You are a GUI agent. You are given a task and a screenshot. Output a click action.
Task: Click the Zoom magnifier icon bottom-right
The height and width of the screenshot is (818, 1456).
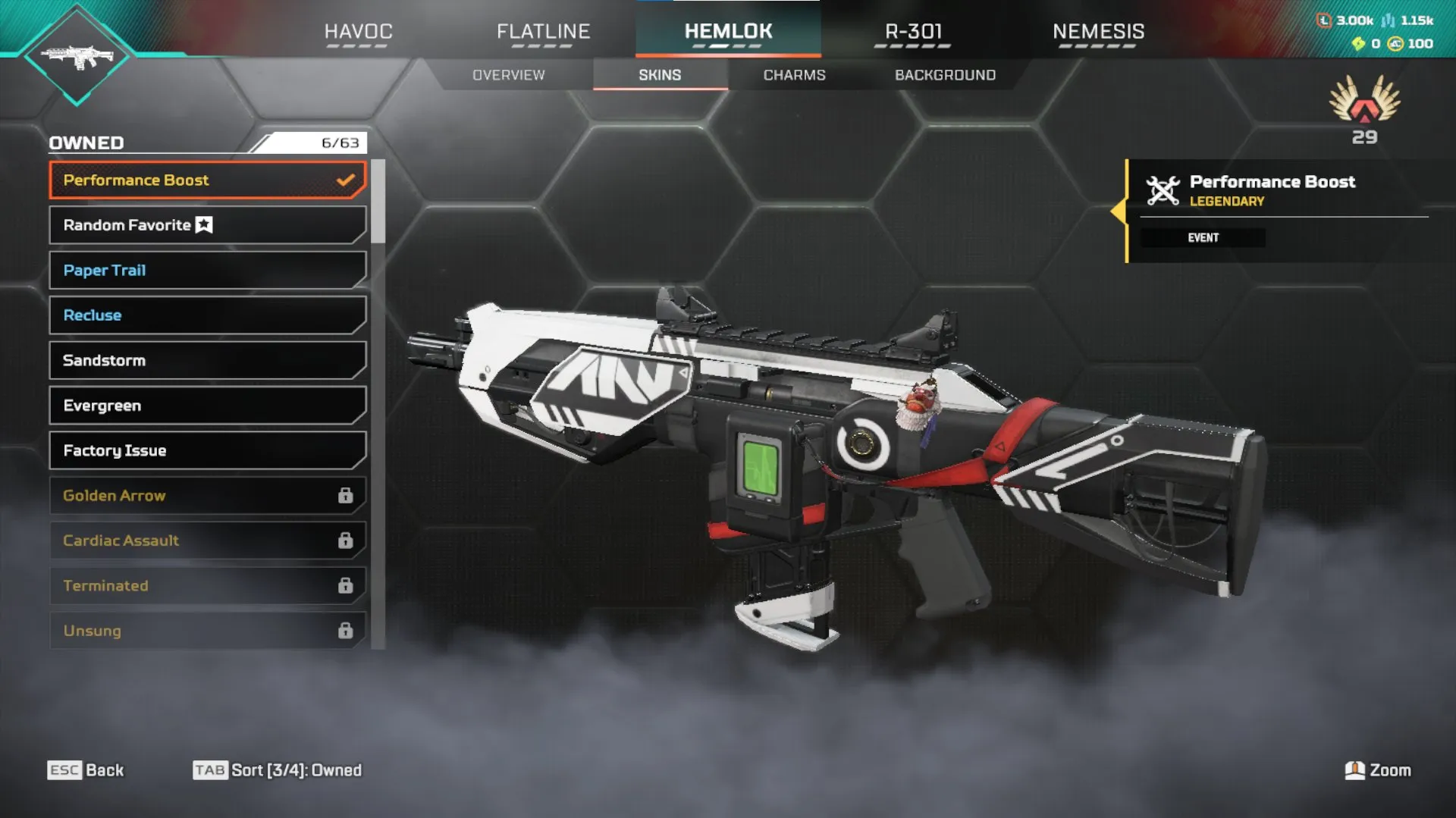click(1355, 769)
